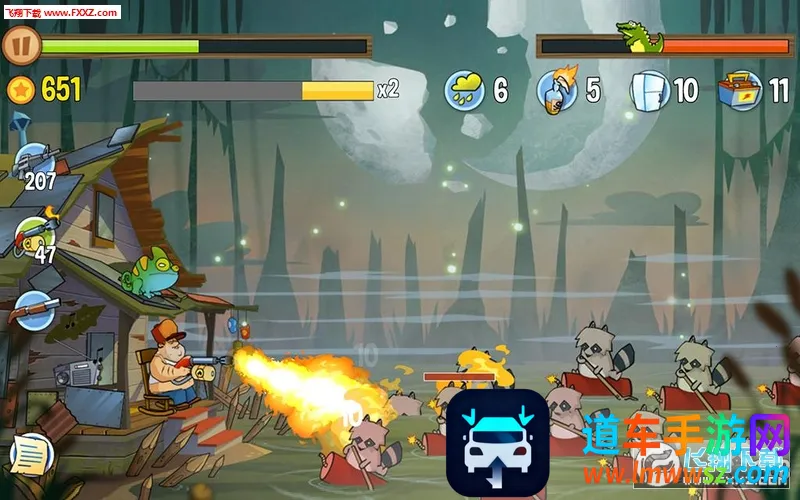
Task: Activate the refrigerator freeze power-up
Action: pyautogui.click(x=649, y=90)
